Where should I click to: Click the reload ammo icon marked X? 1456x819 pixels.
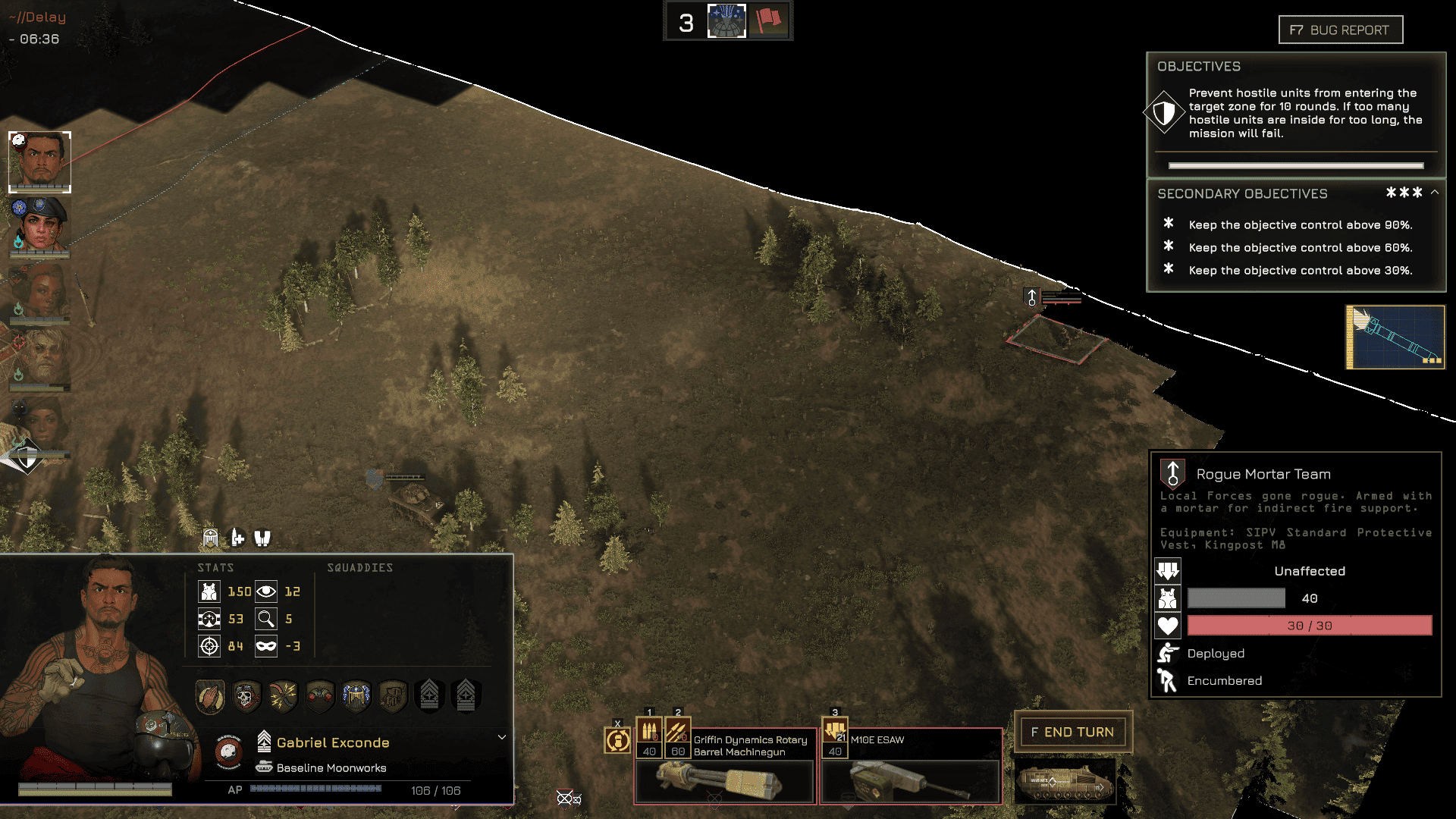pyautogui.click(x=618, y=739)
